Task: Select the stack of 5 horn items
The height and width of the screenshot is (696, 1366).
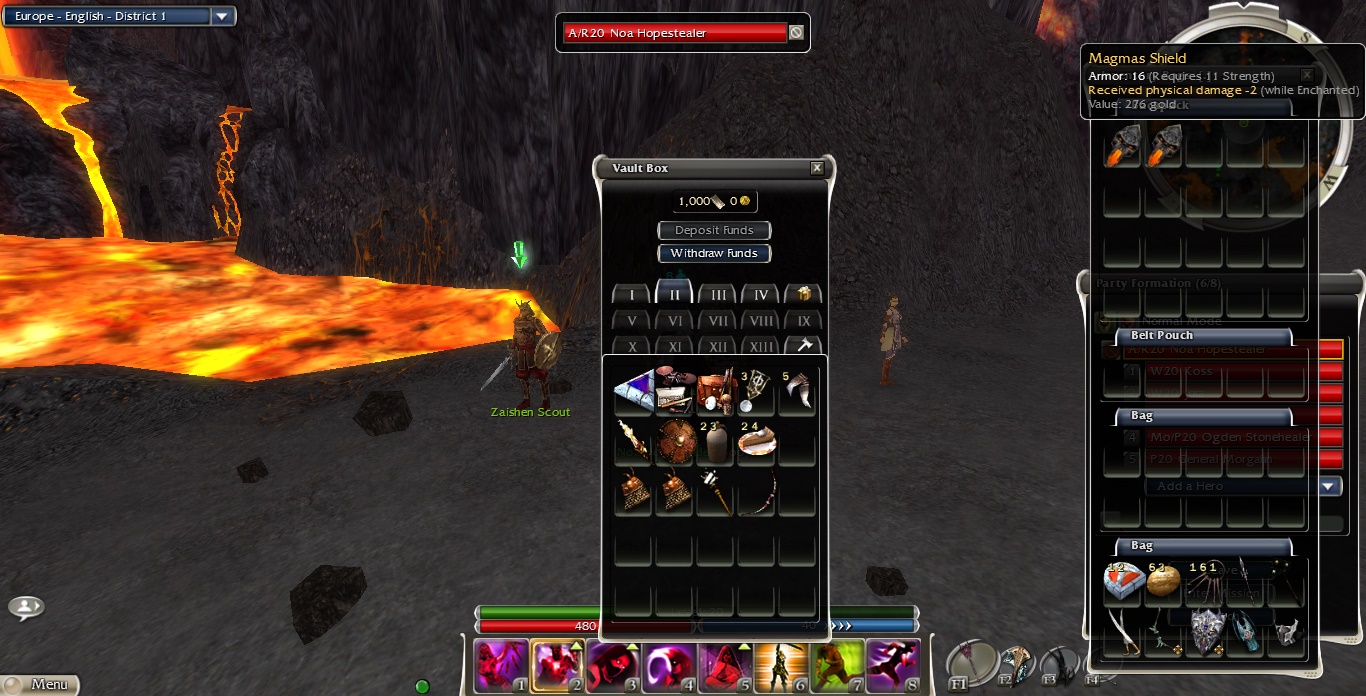Action: 798,392
